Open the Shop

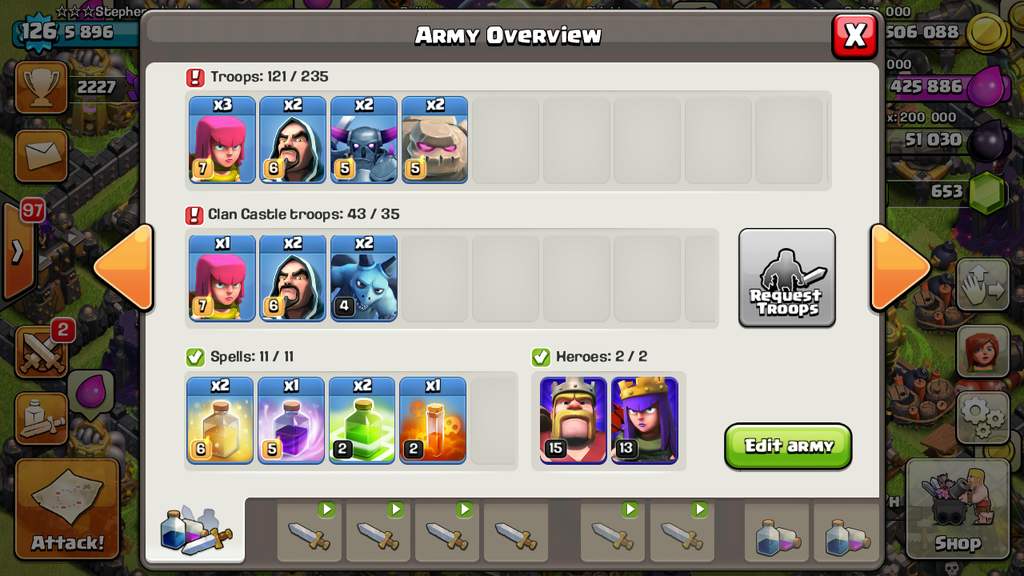[x=957, y=508]
